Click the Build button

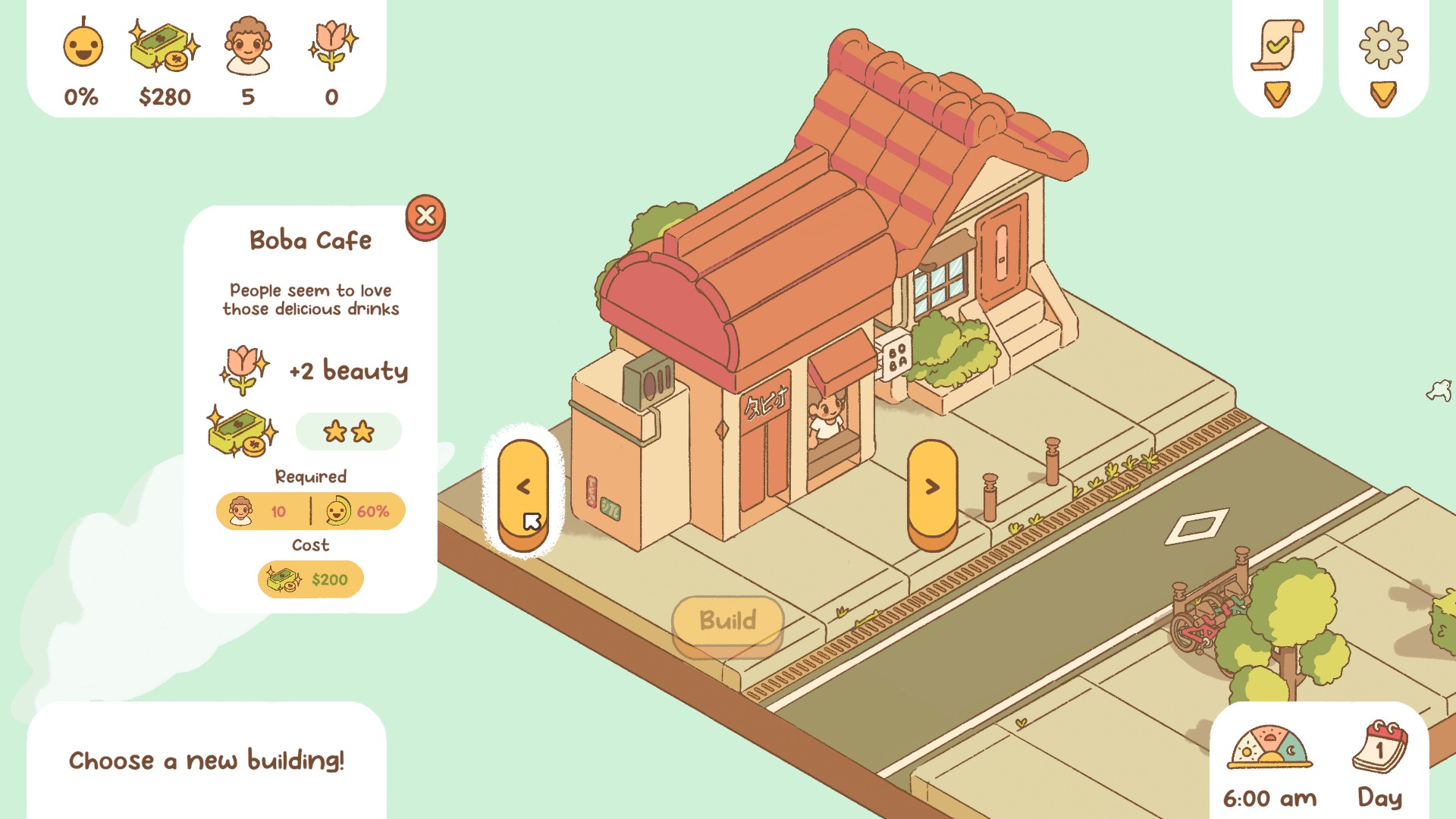(x=727, y=622)
